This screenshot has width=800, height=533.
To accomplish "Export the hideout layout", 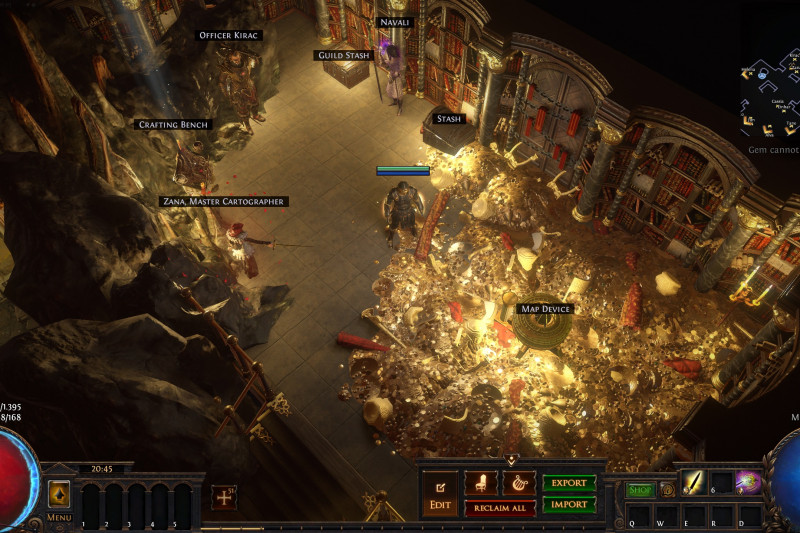I will [569, 483].
